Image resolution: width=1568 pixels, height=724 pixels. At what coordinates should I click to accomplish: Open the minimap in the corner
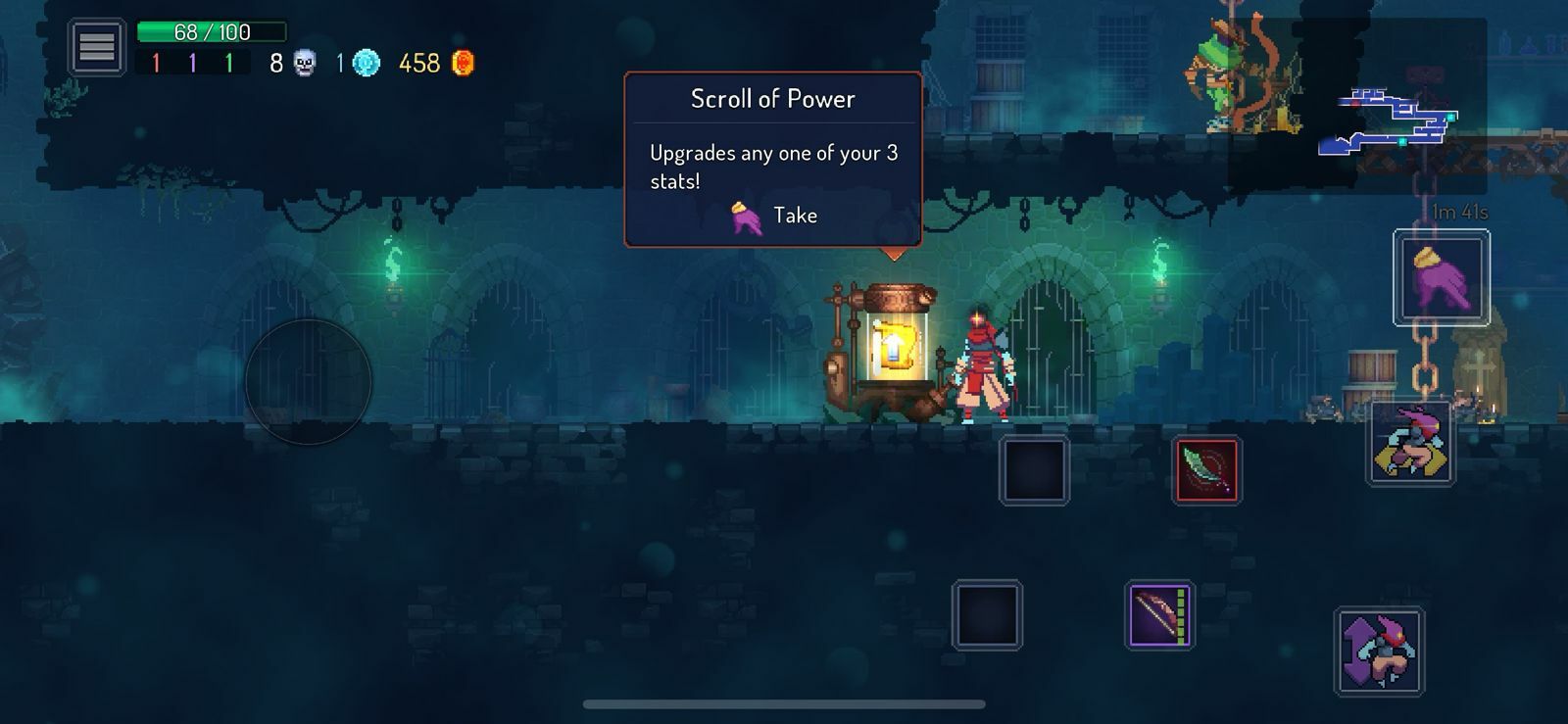coord(1392,122)
